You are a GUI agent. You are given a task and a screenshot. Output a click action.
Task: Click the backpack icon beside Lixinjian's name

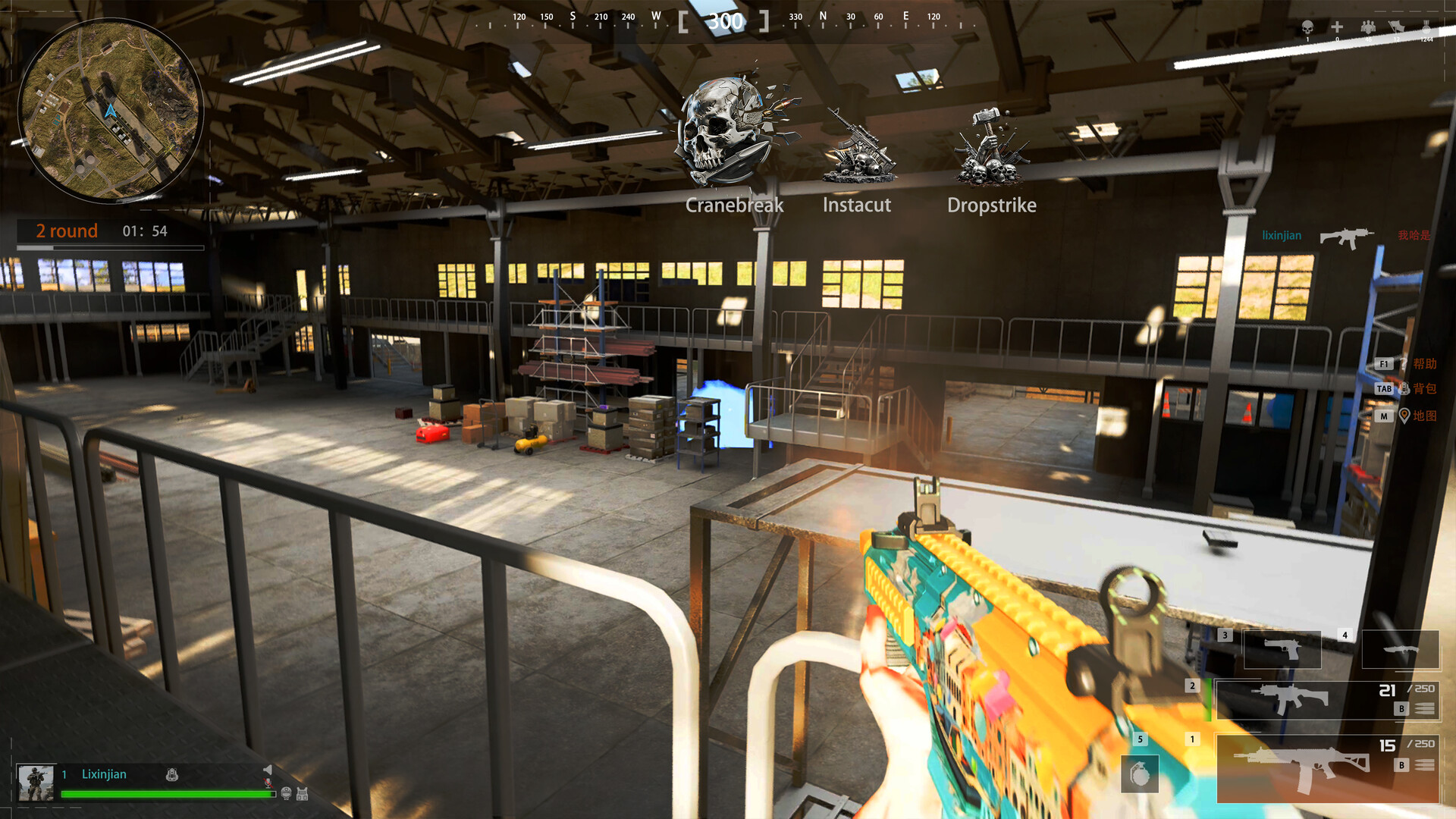click(172, 774)
